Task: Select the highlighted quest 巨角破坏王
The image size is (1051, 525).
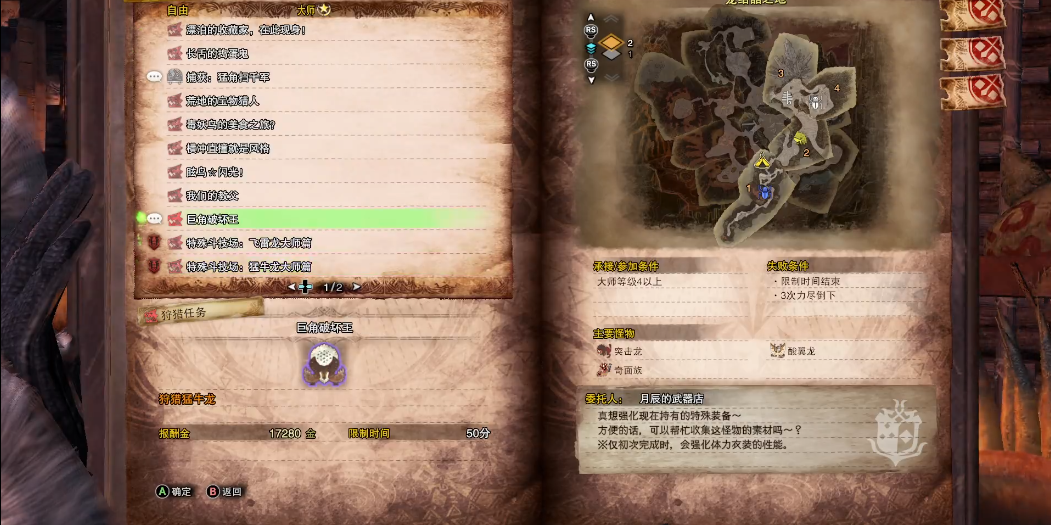Action: tap(214, 219)
